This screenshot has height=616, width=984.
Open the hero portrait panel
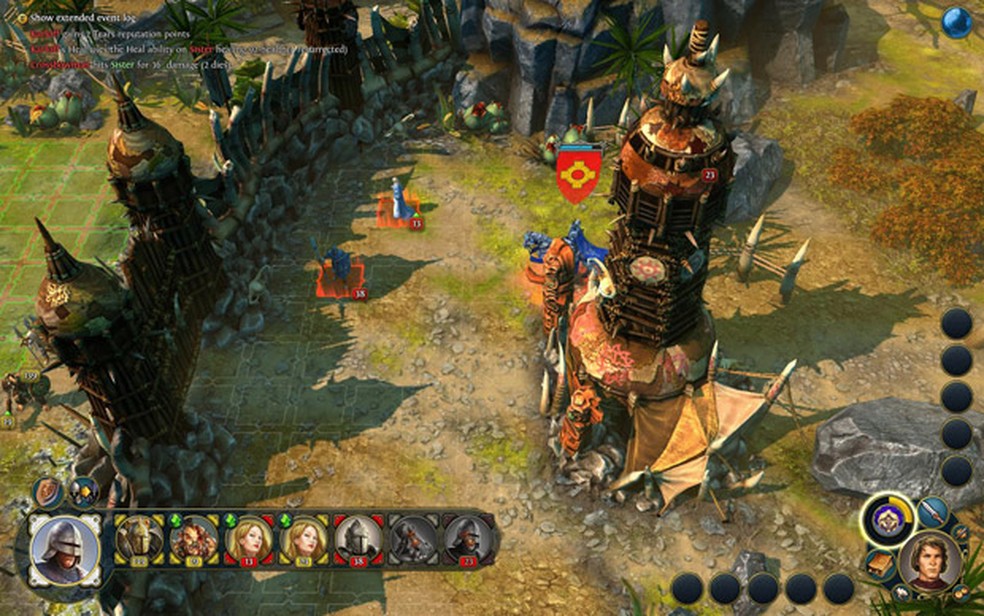tap(929, 561)
